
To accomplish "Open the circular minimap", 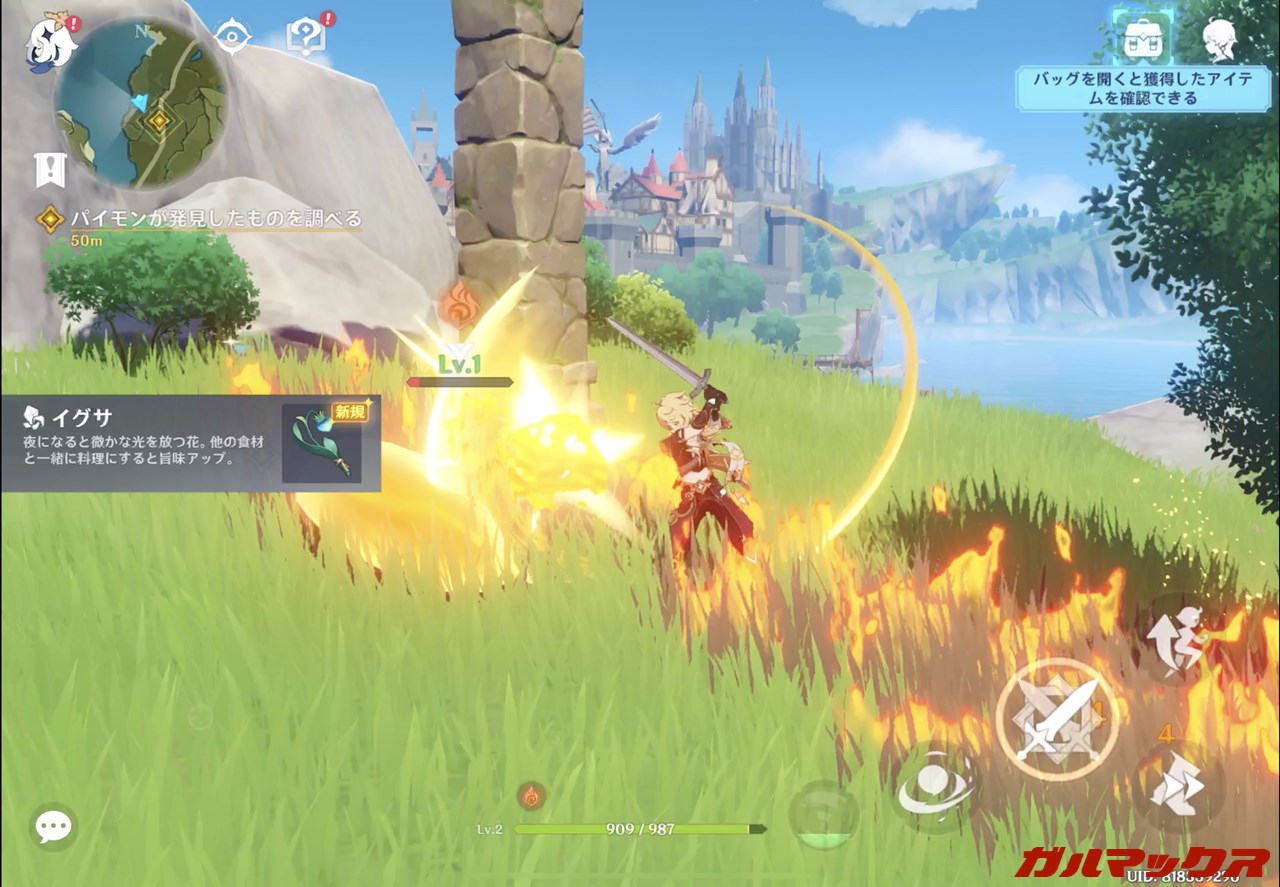I will (140, 104).
